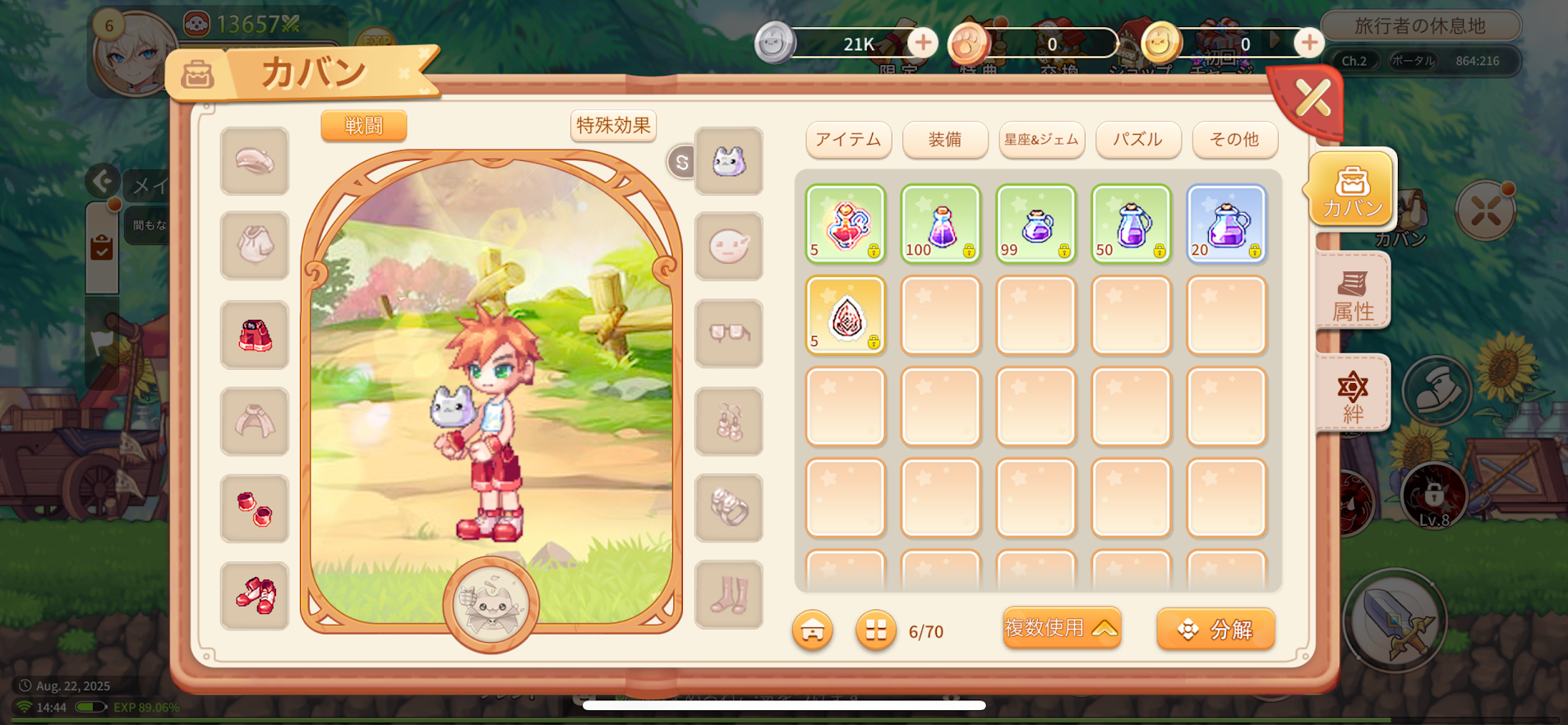Add silver coins with the plus button
The image size is (1568, 725).
[922, 42]
